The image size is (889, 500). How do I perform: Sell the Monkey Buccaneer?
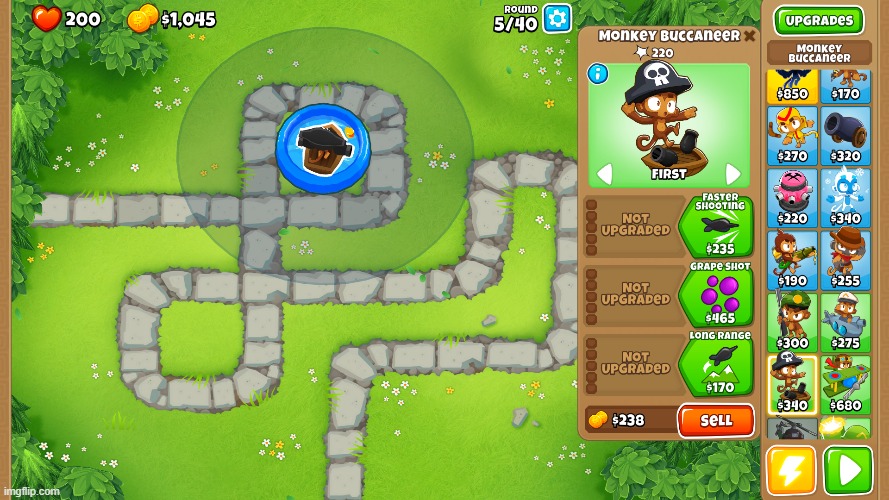click(716, 420)
